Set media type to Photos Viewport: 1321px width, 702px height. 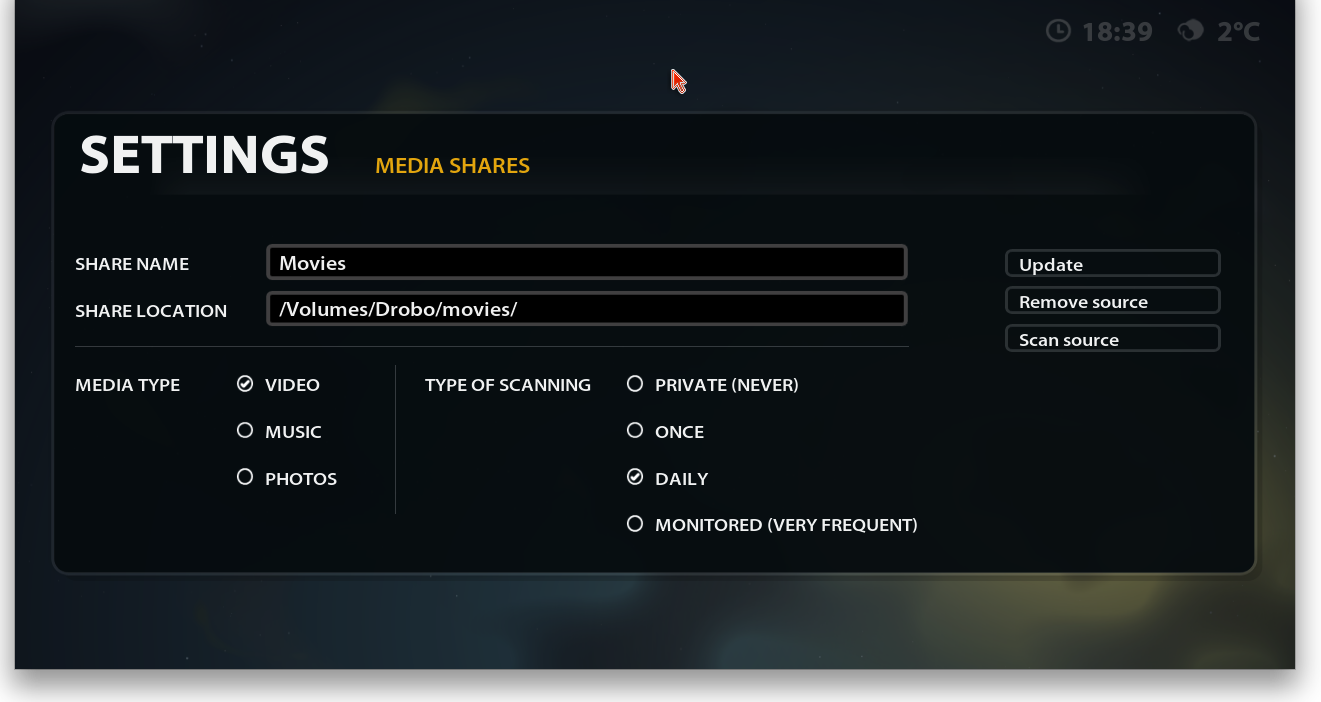pos(245,478)
